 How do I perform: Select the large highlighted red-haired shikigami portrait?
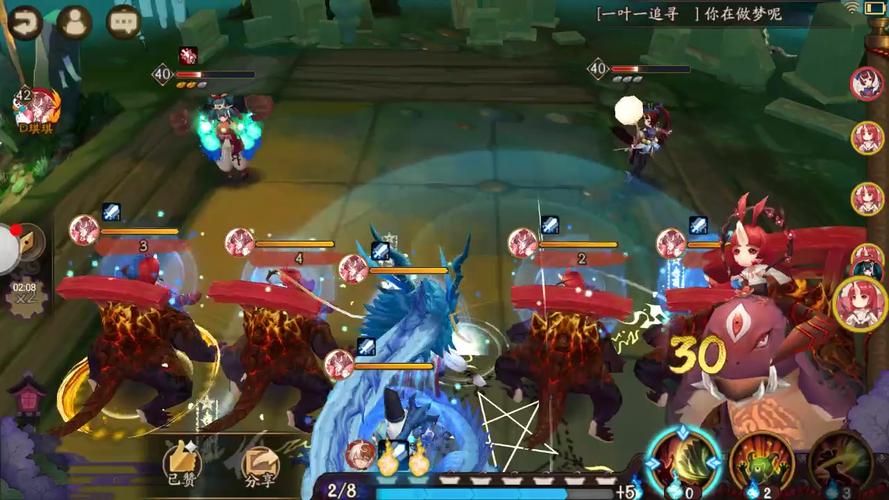[859, 303]
